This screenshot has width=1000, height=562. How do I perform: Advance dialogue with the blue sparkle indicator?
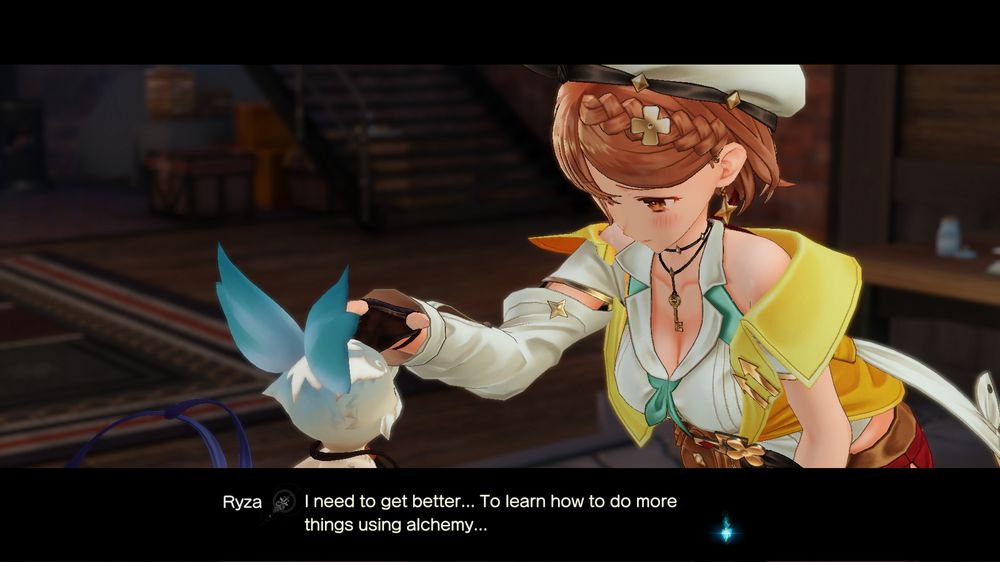tap(727, 532)
